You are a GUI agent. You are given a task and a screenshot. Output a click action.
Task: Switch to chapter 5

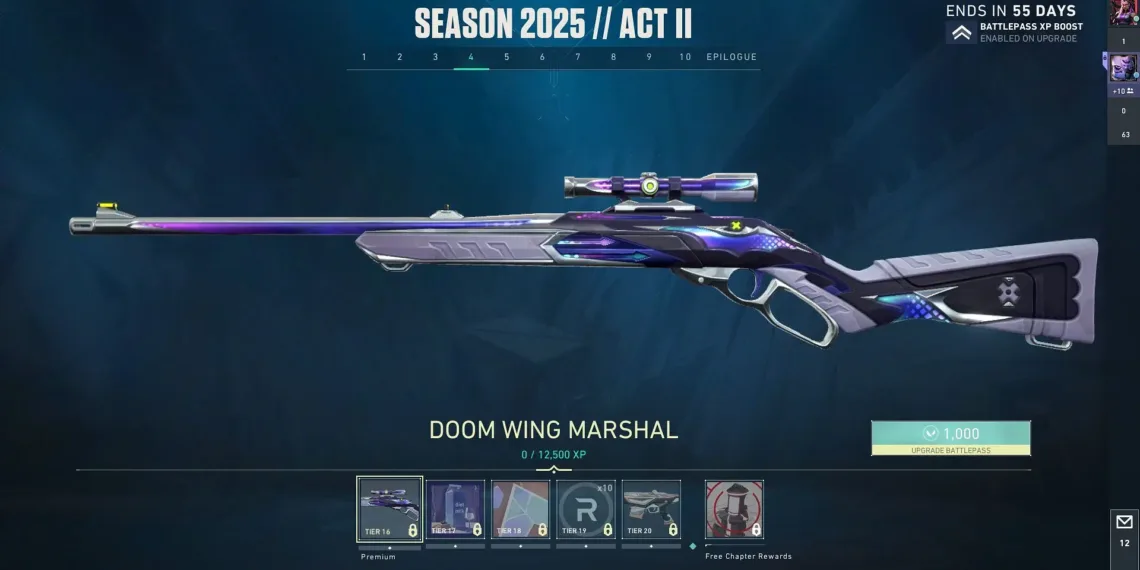pos(507,57)
